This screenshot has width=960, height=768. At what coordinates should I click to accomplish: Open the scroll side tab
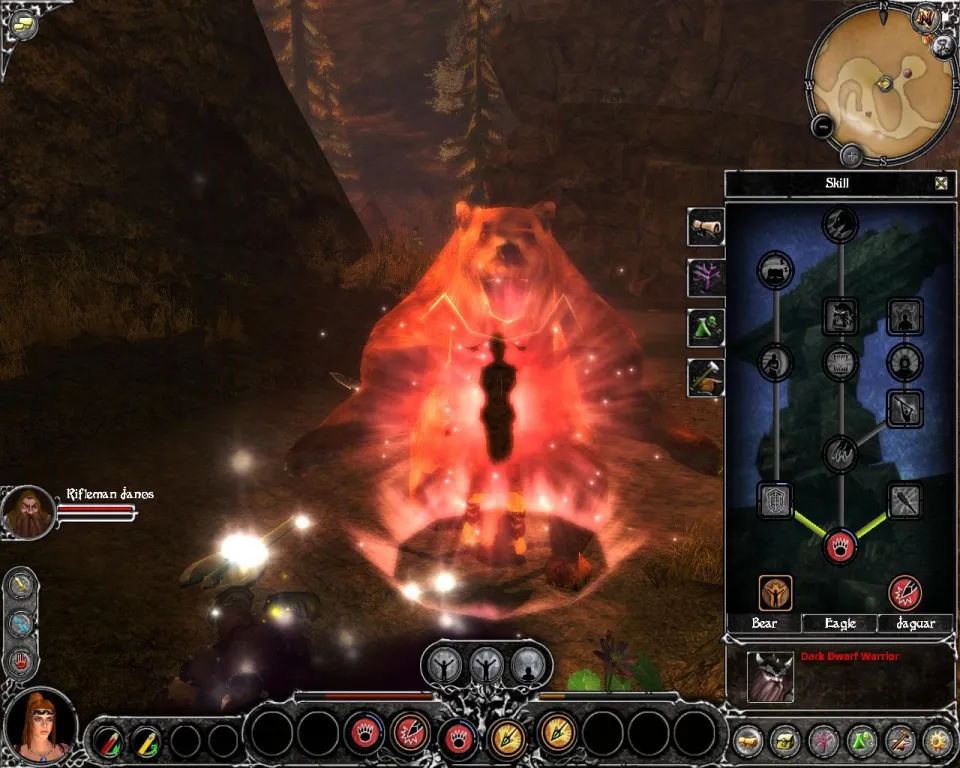pos(705,226)
